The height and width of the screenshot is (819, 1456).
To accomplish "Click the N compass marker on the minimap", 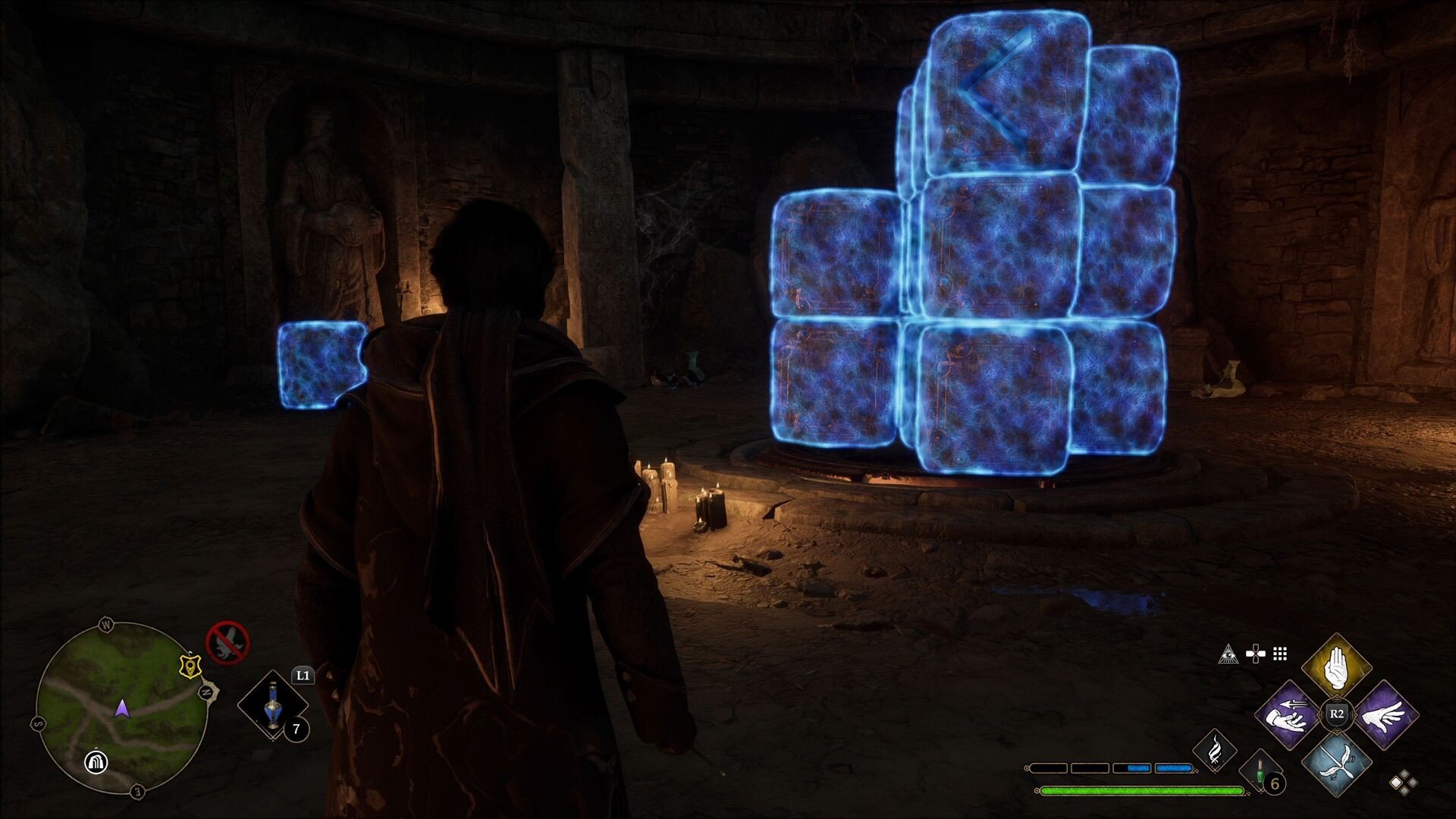I will click(x=206, y=692).
